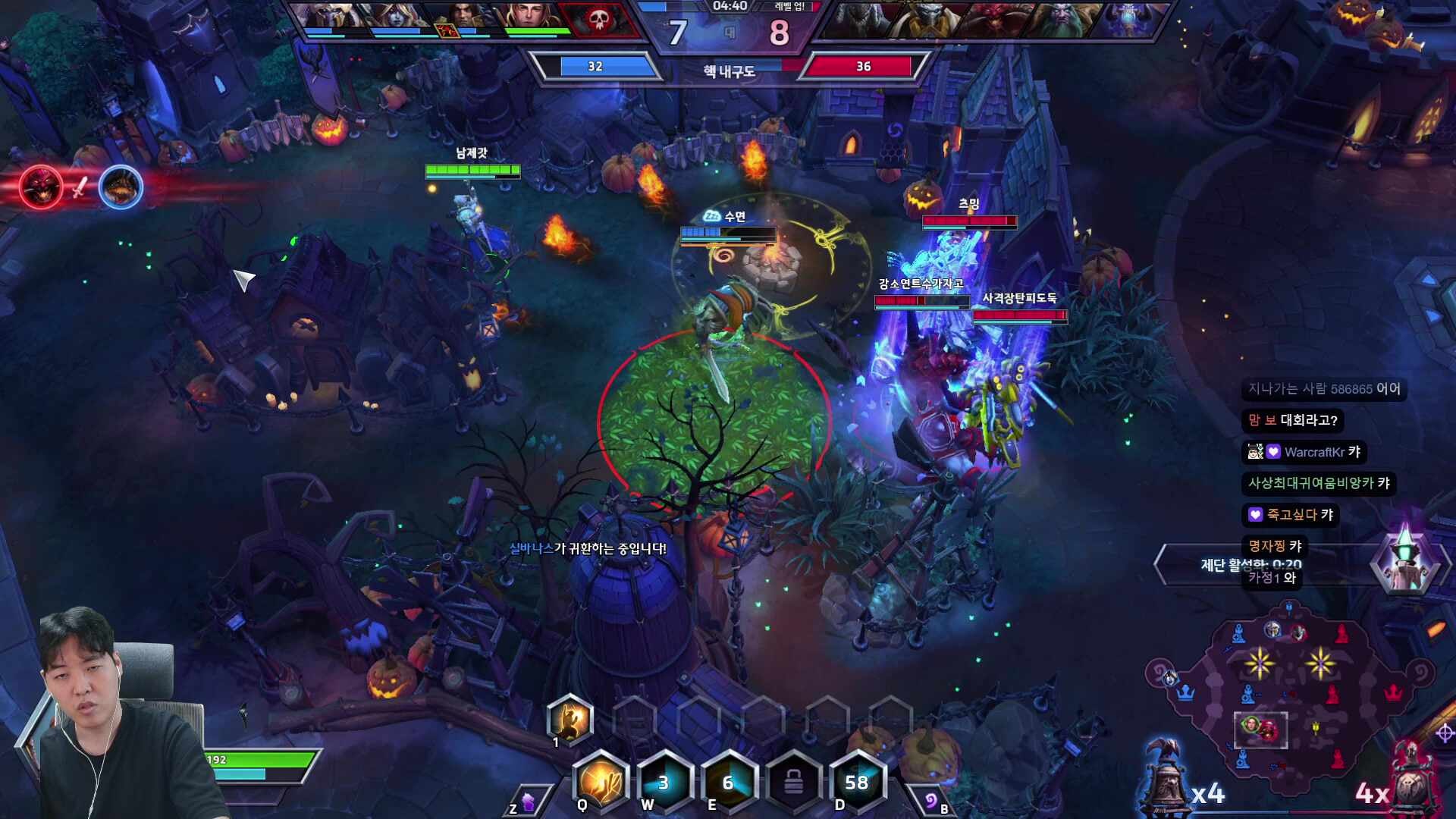
Task: Trigger the E ability showing 6
Action: pyautogui.click(x=729, y=782)
